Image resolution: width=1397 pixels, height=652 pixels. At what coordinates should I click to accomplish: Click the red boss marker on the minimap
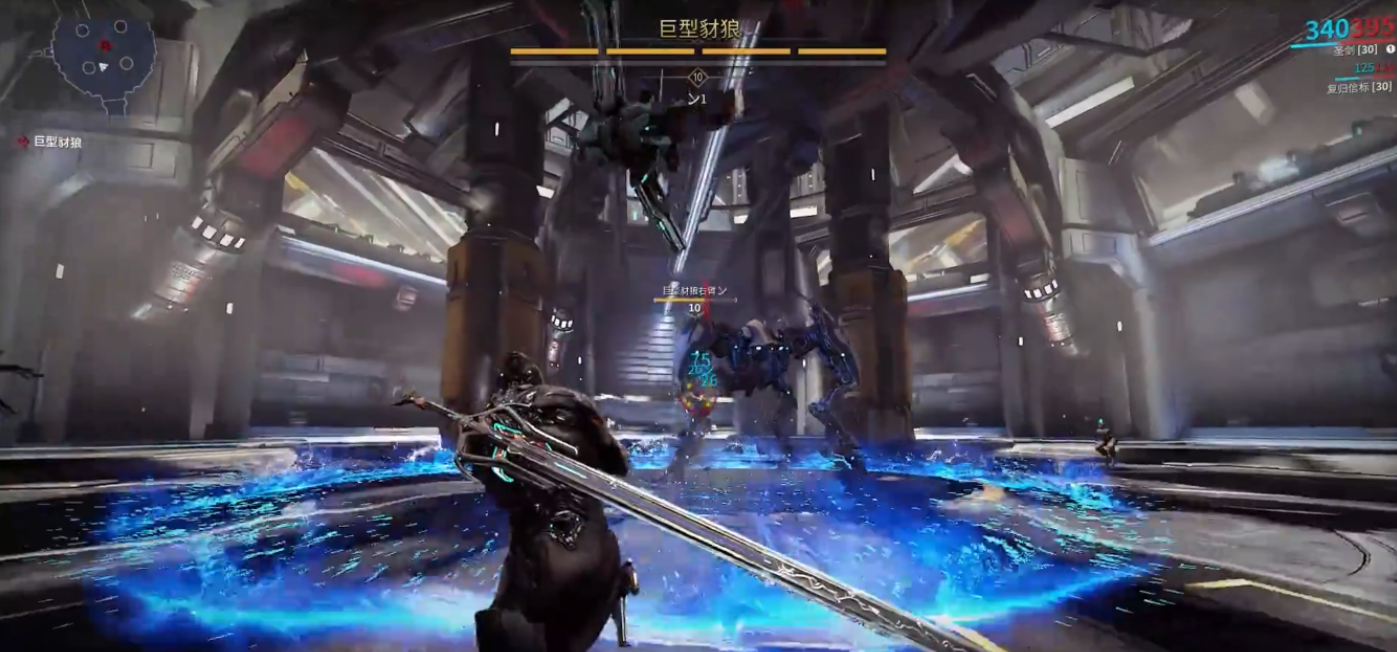click(x=104, y=45)
